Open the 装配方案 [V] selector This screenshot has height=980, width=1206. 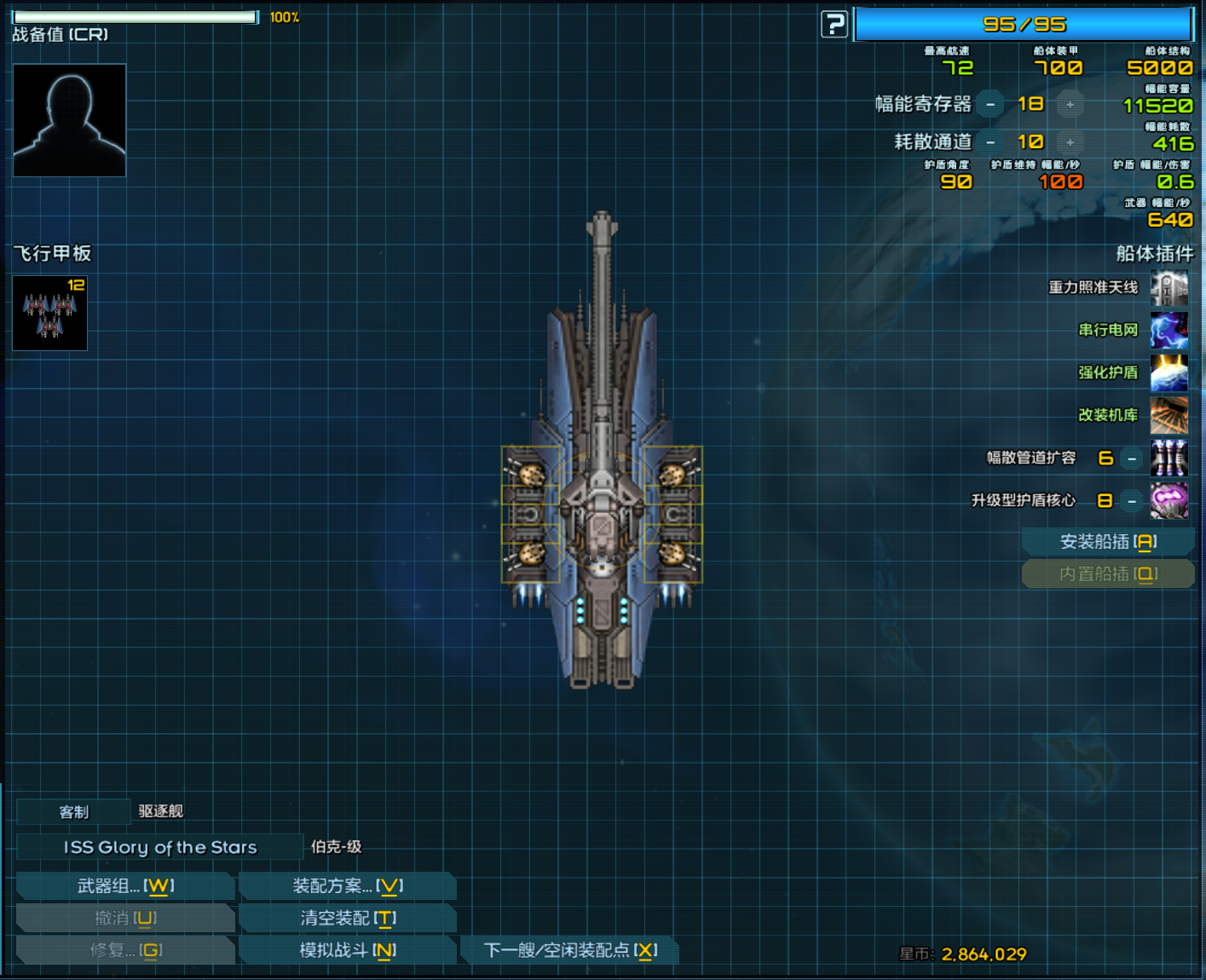point(347,886)
